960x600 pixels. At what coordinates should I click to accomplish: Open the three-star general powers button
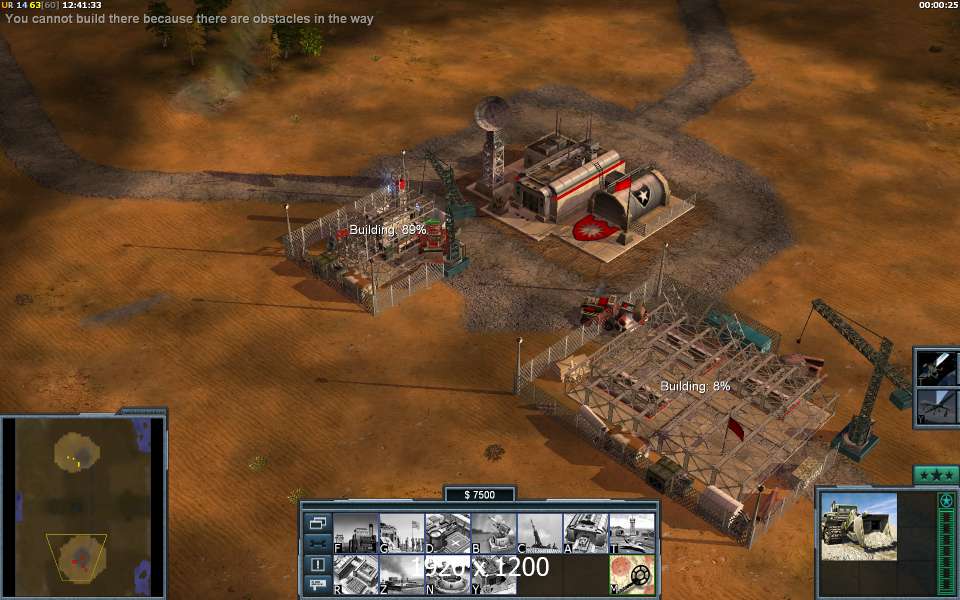point(936,475)
